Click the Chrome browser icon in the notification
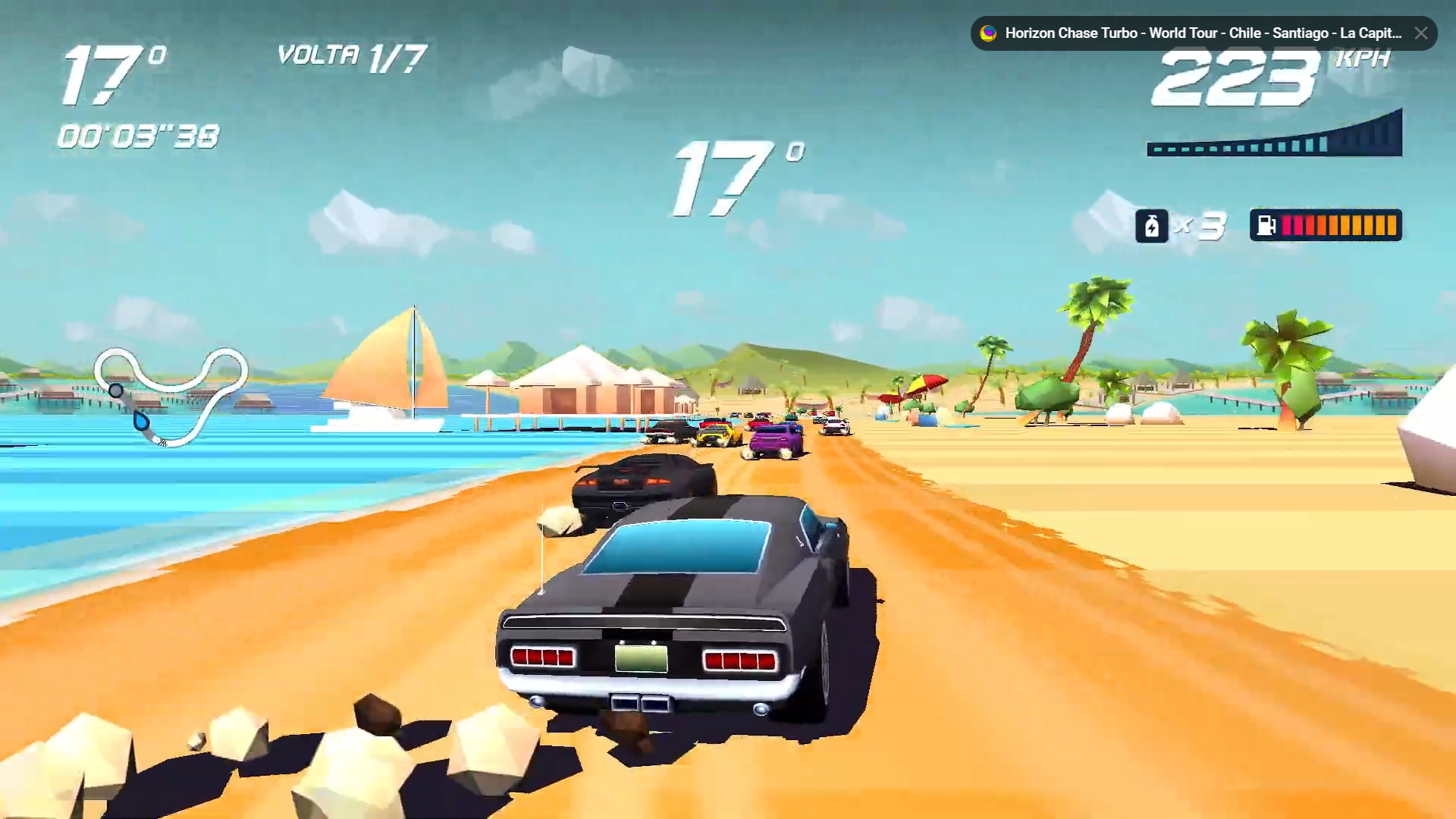The image size is (1456, 819). 987,33
